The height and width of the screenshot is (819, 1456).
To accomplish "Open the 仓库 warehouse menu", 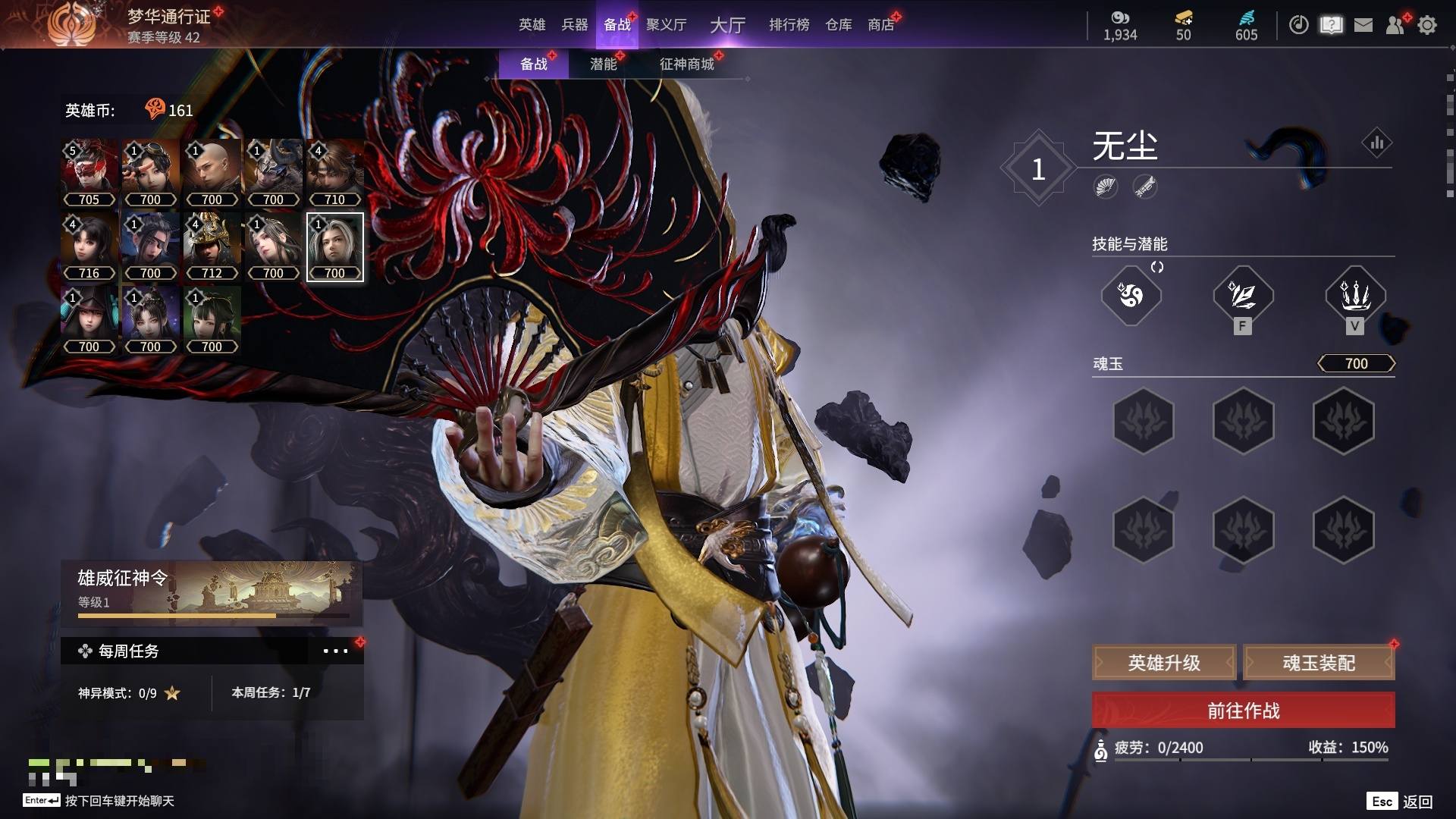I will [838, 25].
